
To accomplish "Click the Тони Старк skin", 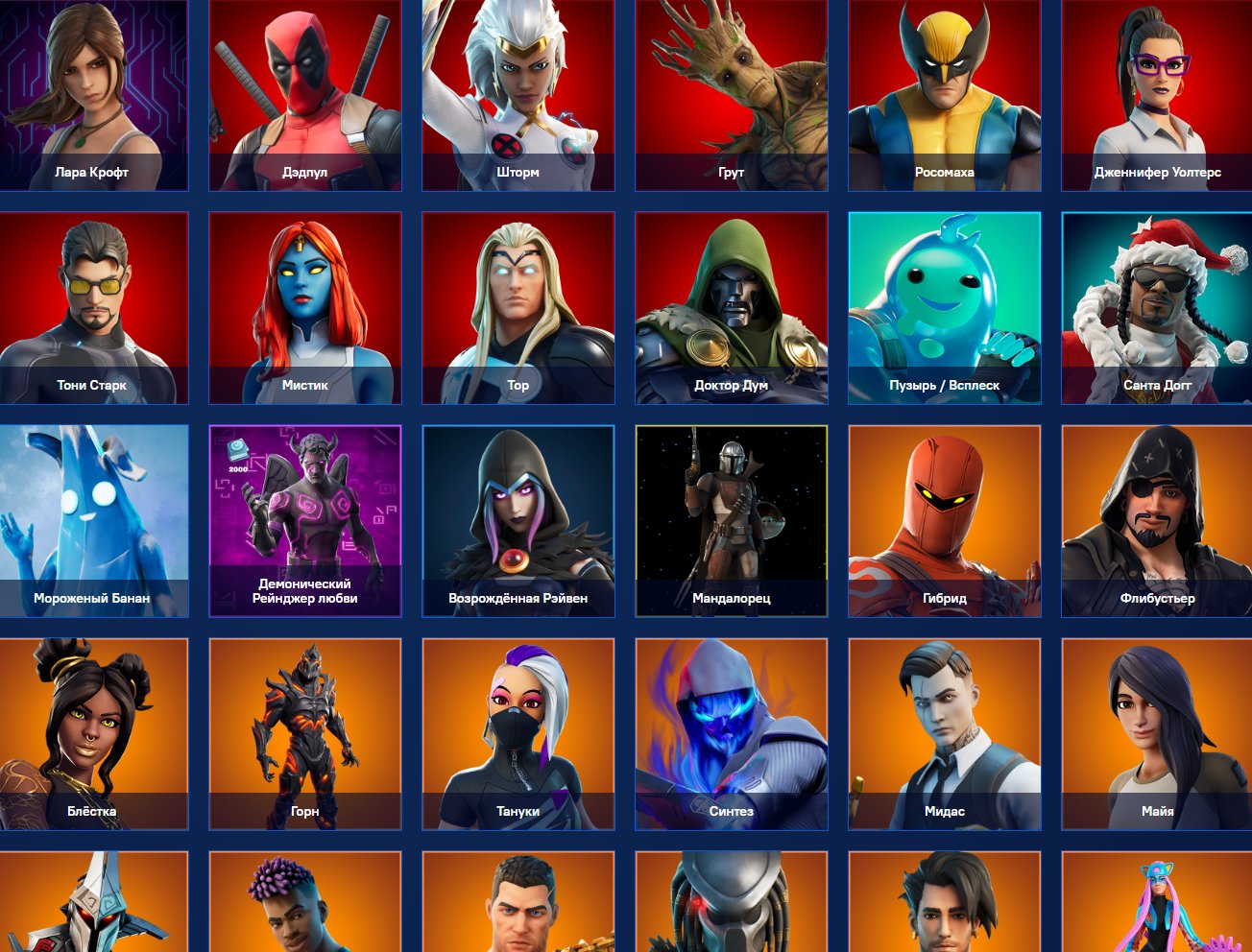I will 93,307.
